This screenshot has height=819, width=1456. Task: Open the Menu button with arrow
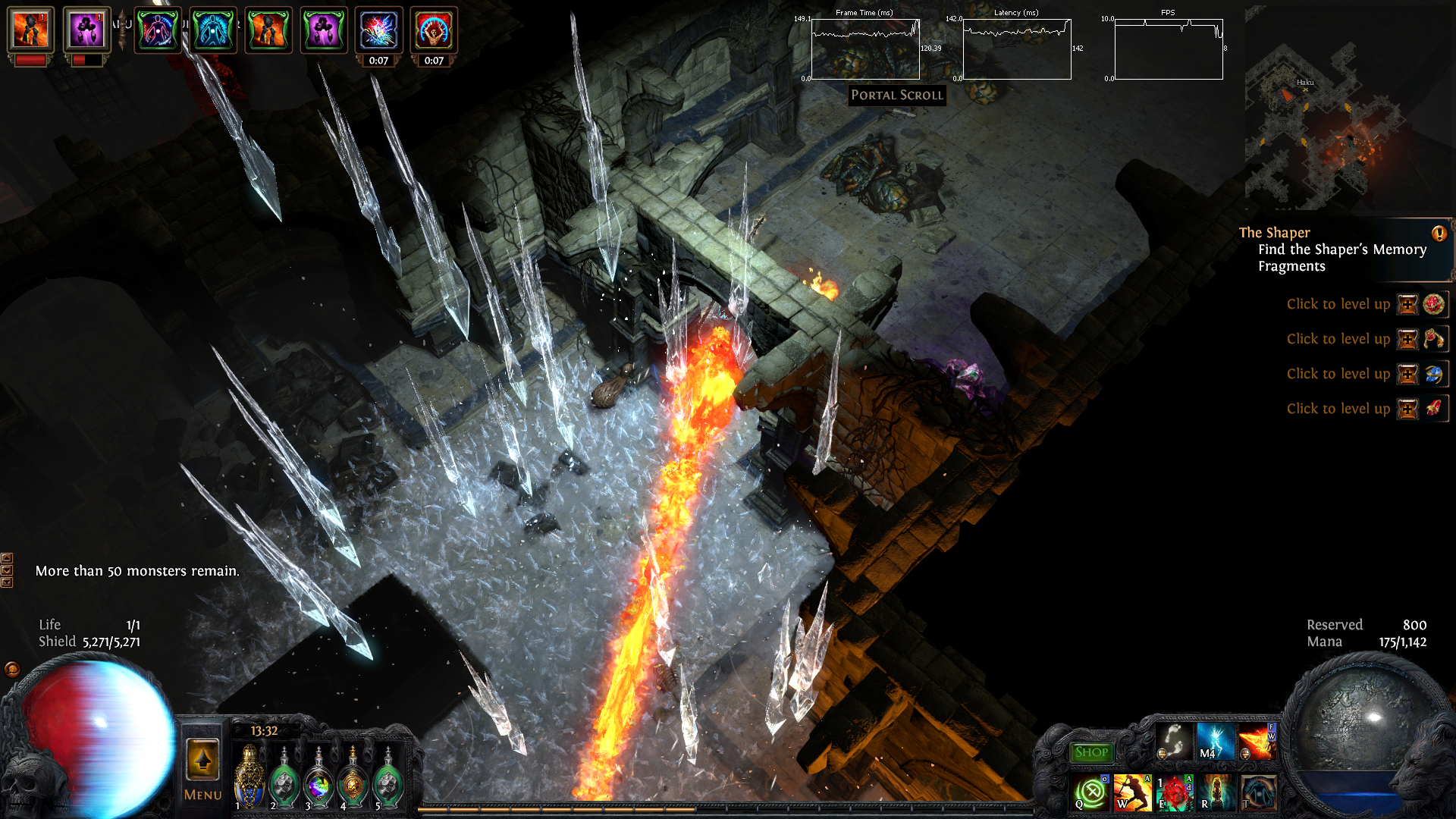click(202, 766)
